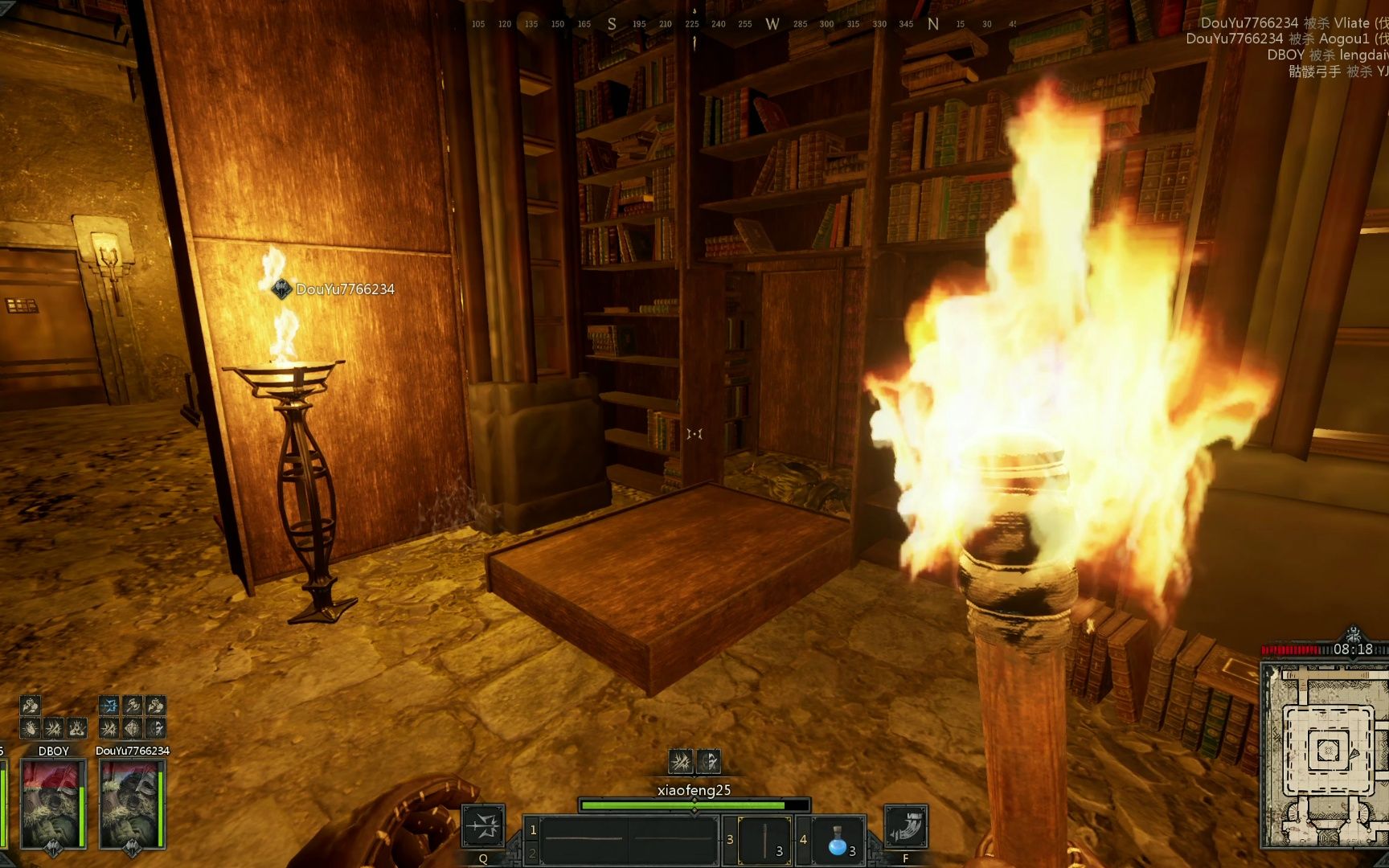Activate the F war horn ability
This screenshot has height=868, width=1389.
pyautogui.click(x=906, y=826)
